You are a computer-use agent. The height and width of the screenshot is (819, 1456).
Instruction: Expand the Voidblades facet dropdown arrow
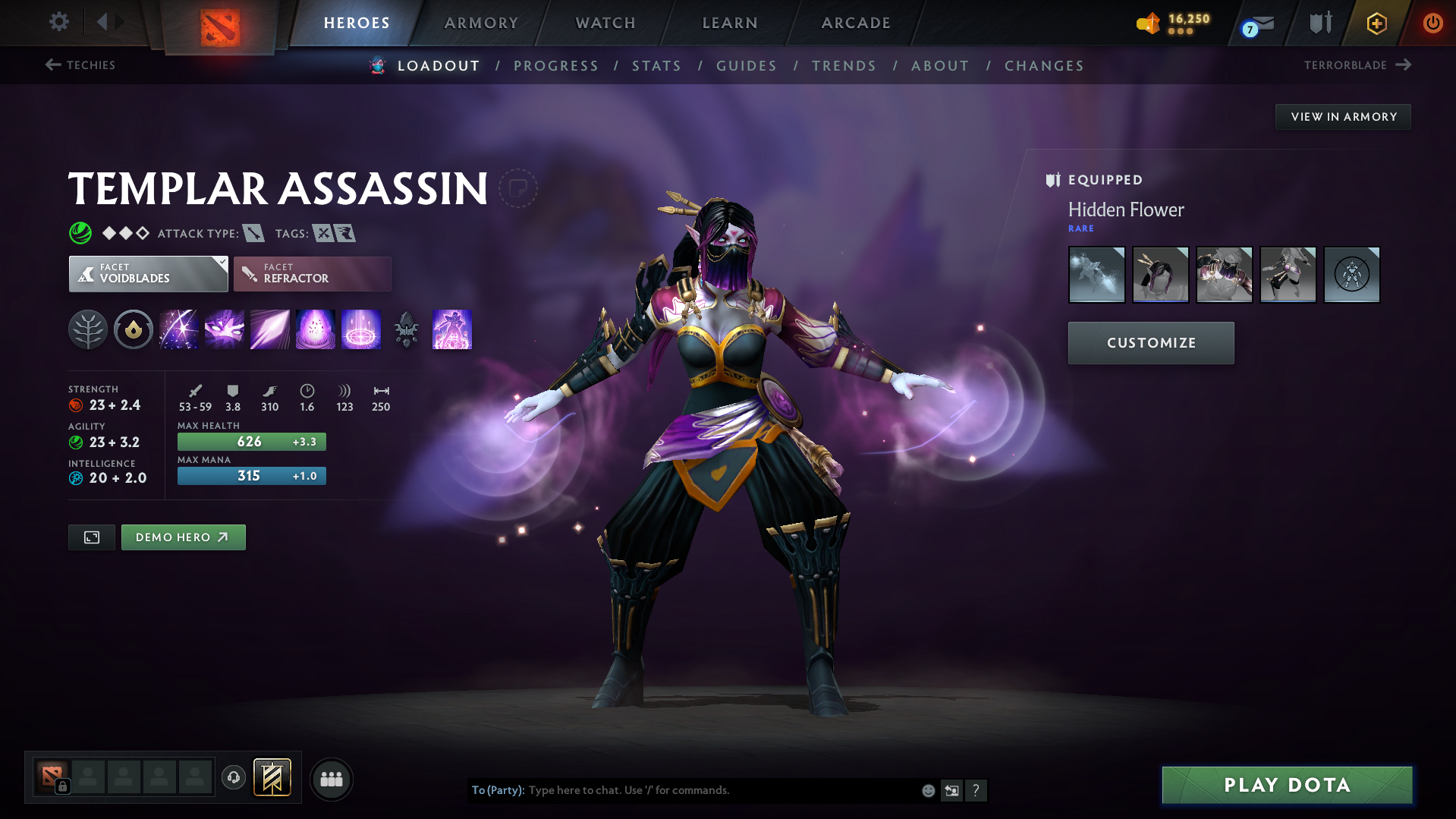pos(221,264)
